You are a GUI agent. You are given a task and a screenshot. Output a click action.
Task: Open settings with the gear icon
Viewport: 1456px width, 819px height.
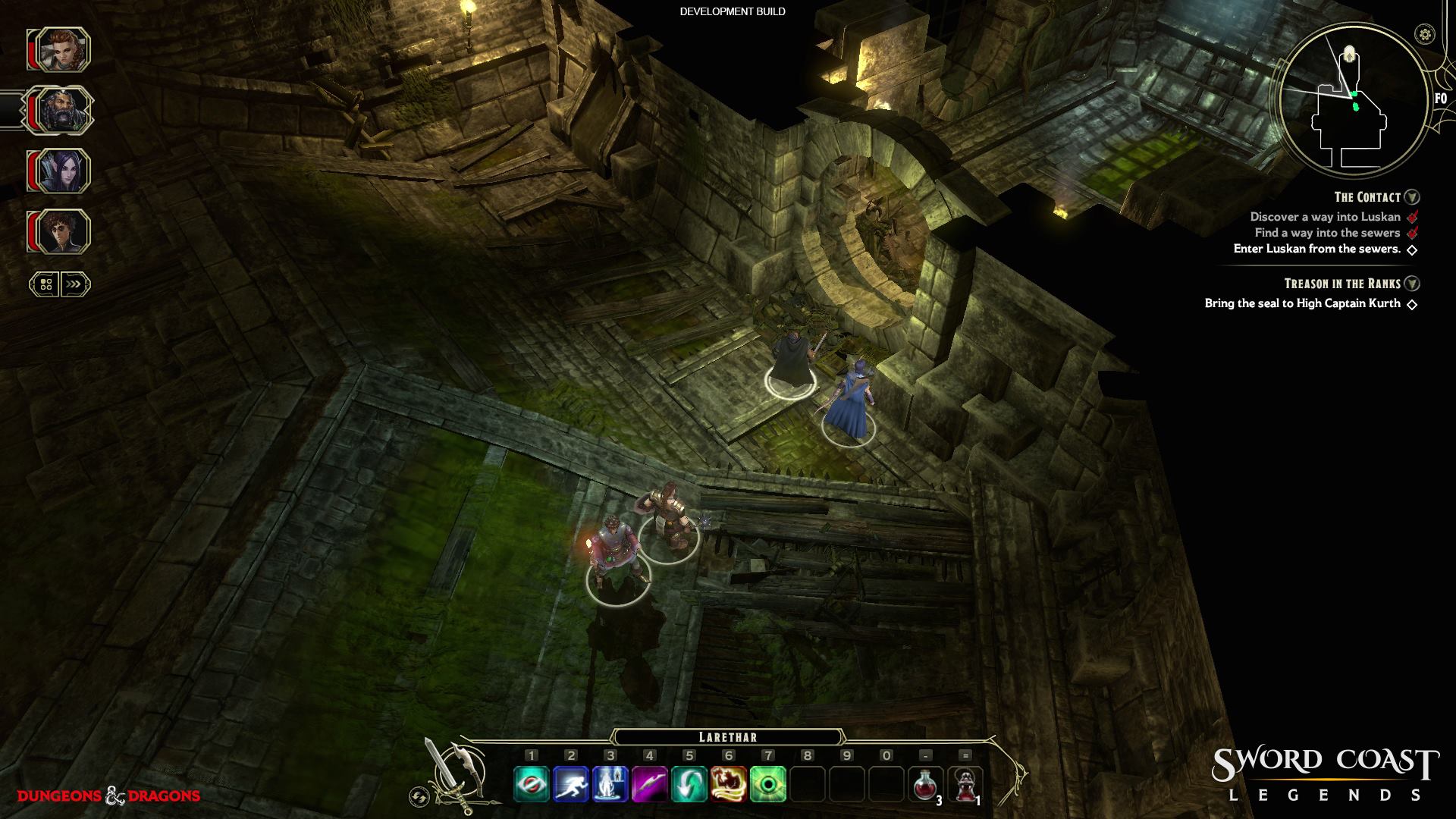point(1426,34)
